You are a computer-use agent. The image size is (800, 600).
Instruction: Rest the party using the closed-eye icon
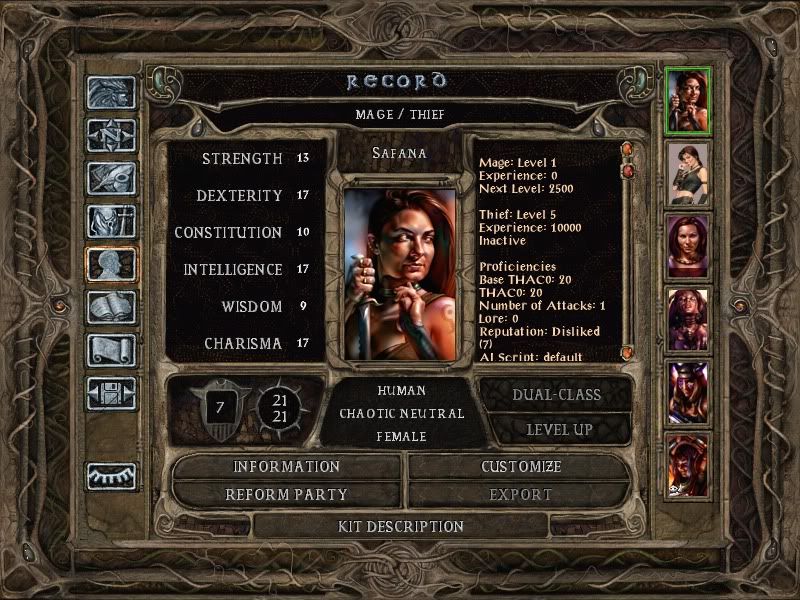coord(111,476)
